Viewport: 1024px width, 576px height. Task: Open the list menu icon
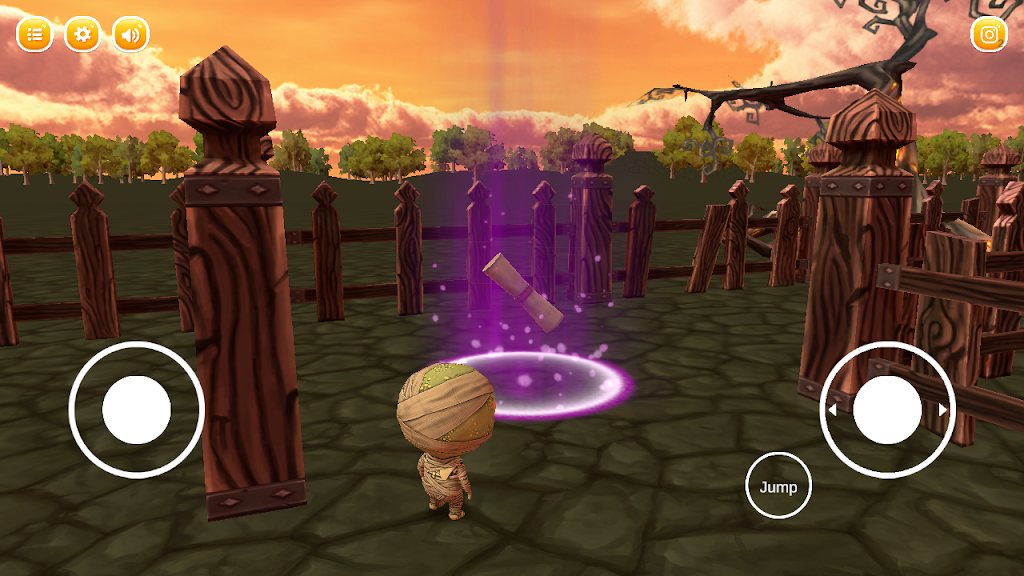click(34, 35)
